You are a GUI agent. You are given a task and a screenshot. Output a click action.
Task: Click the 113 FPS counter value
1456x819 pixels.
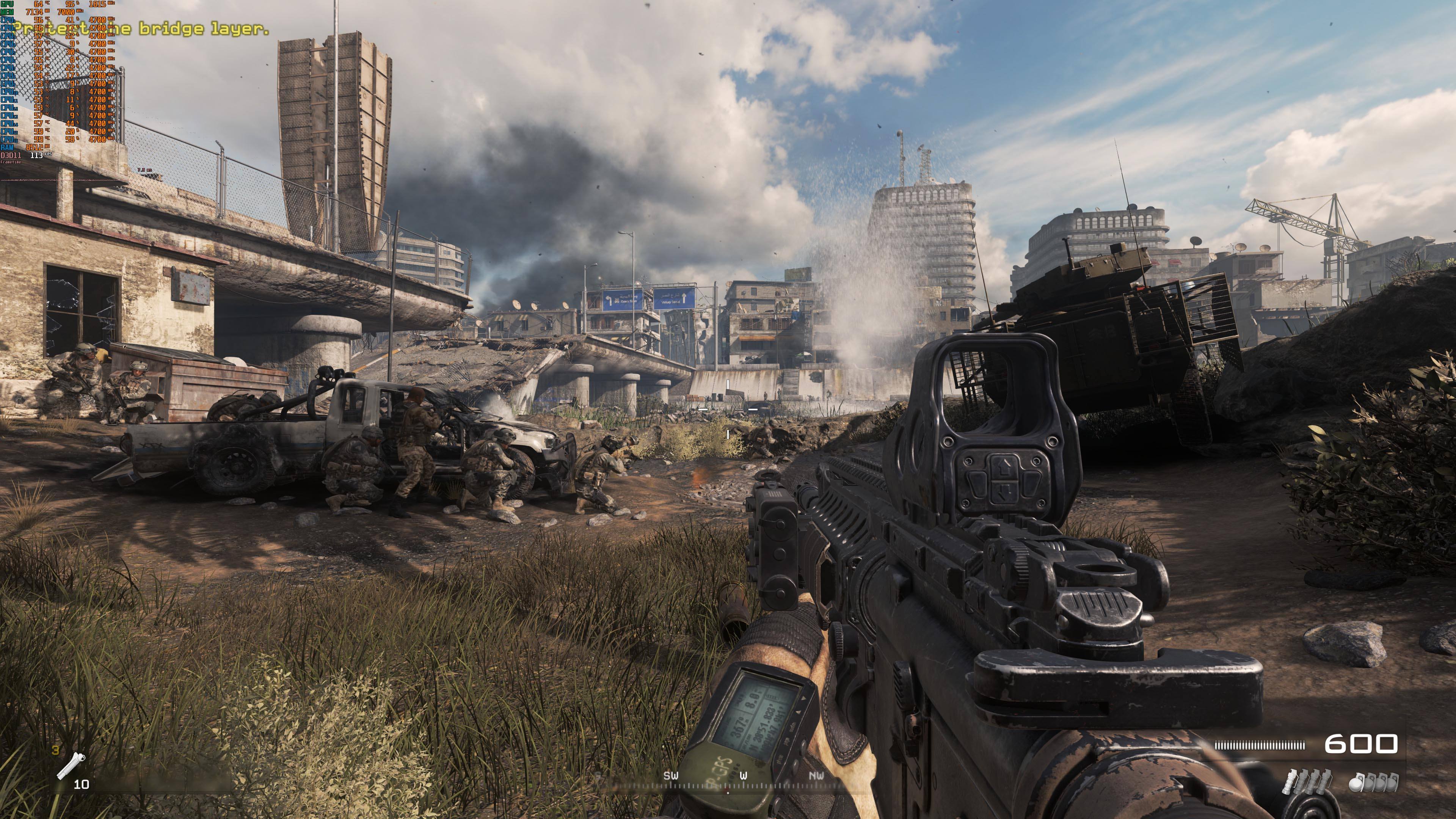click(37, 155)
